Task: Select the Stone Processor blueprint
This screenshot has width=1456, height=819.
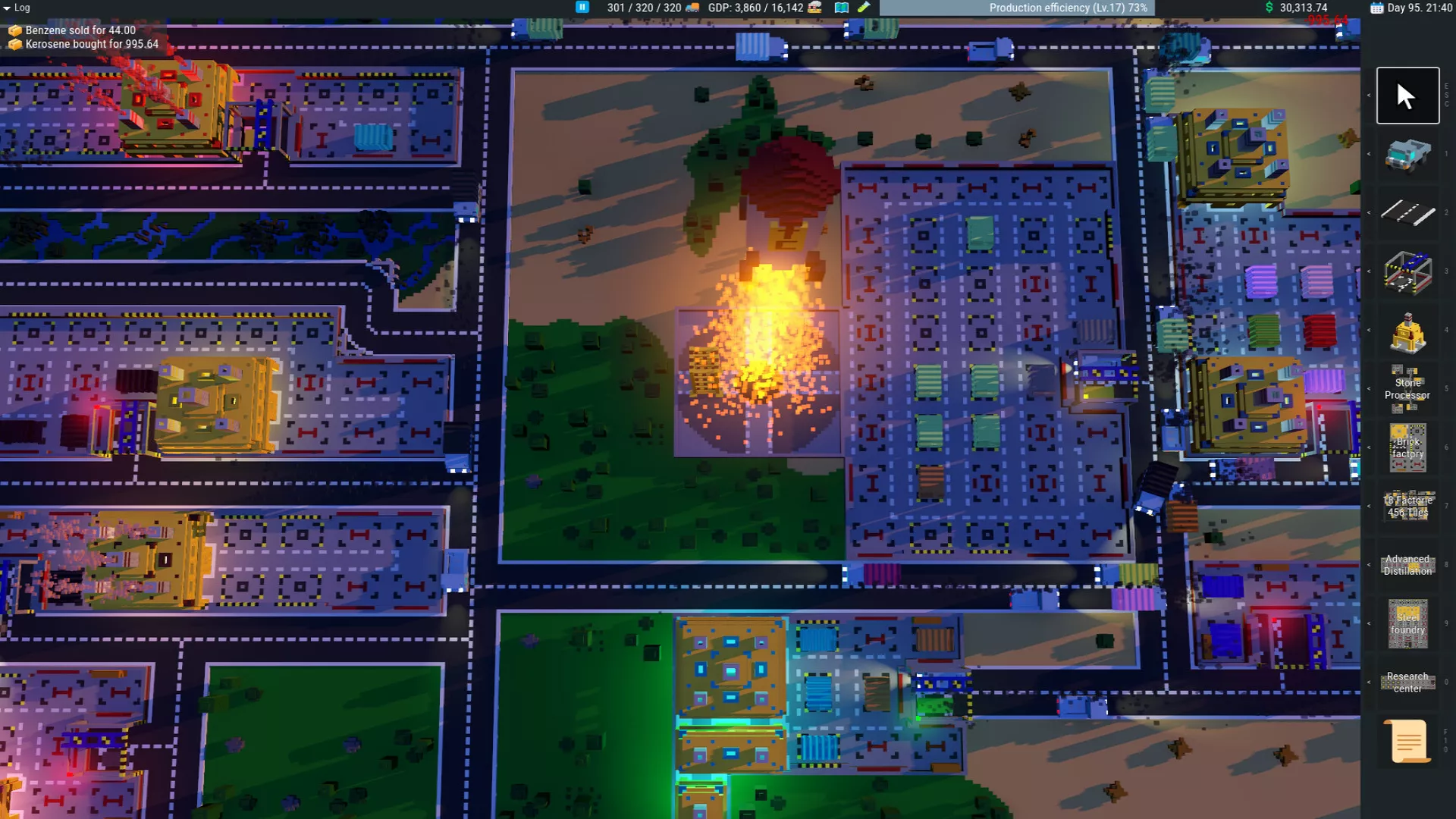Action: [1407, 389]
